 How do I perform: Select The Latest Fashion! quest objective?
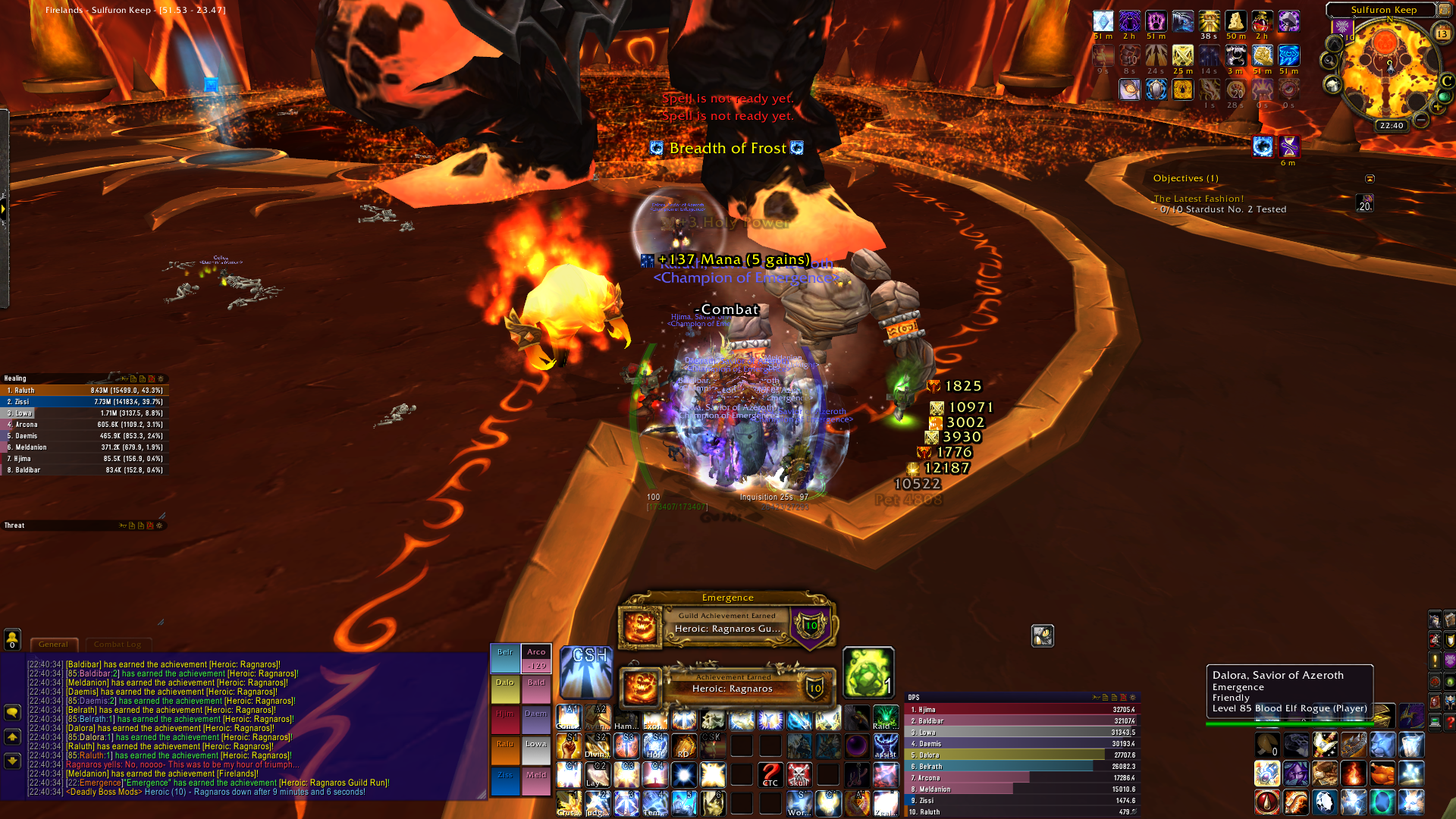[x=1198, y=199]
